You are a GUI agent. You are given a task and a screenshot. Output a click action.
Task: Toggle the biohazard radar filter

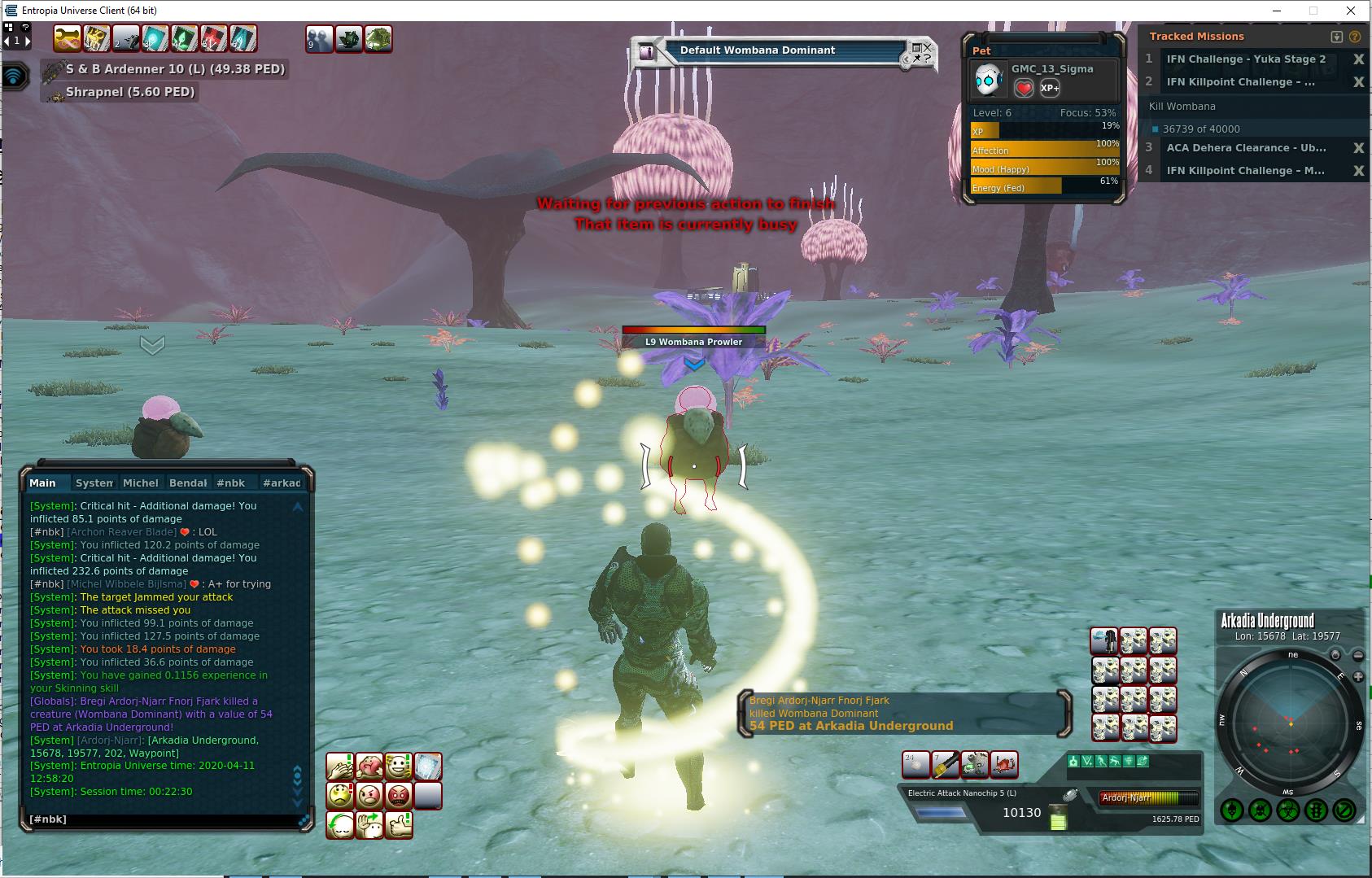(x=1287, y=810)
